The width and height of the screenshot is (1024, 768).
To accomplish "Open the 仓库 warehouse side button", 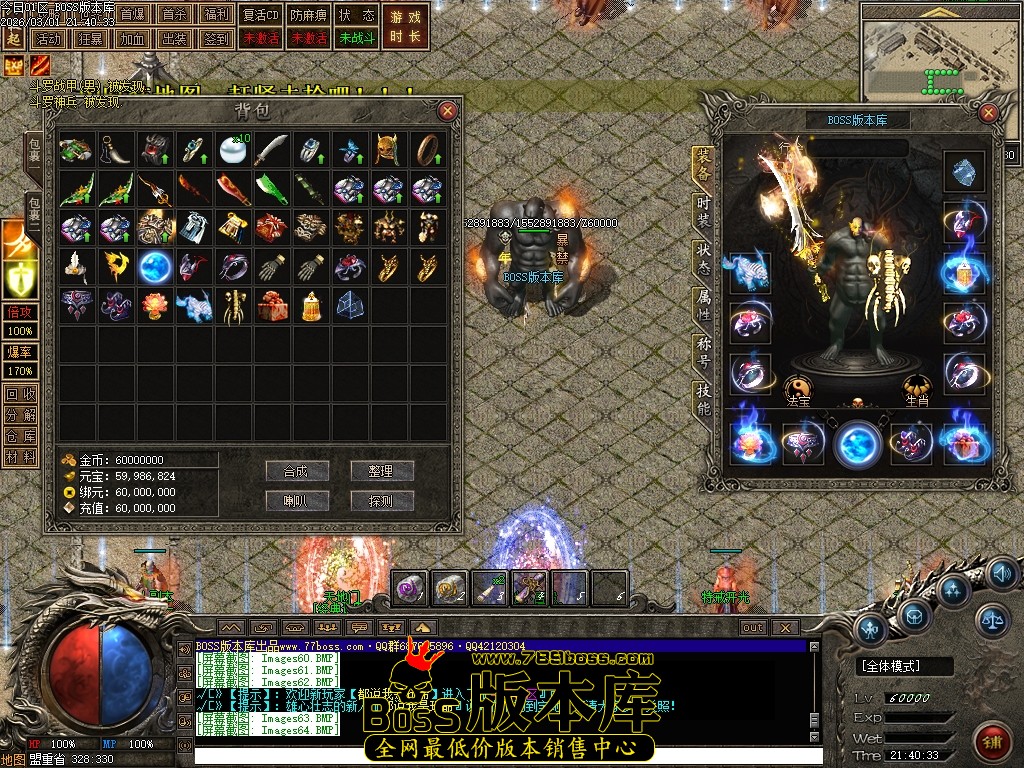I will click(19, 436).
